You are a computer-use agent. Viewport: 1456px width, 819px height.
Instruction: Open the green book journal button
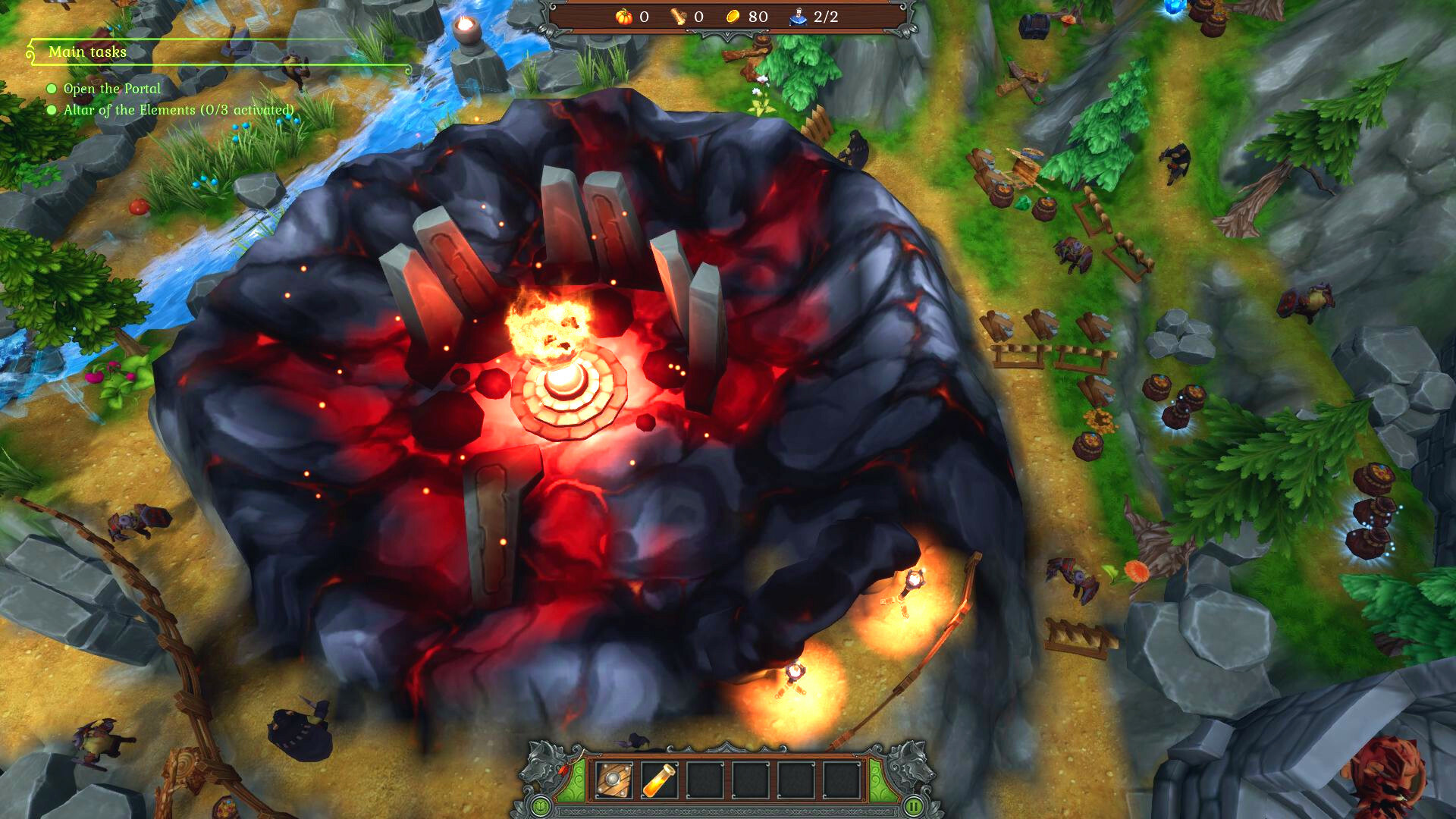[540, 806]
